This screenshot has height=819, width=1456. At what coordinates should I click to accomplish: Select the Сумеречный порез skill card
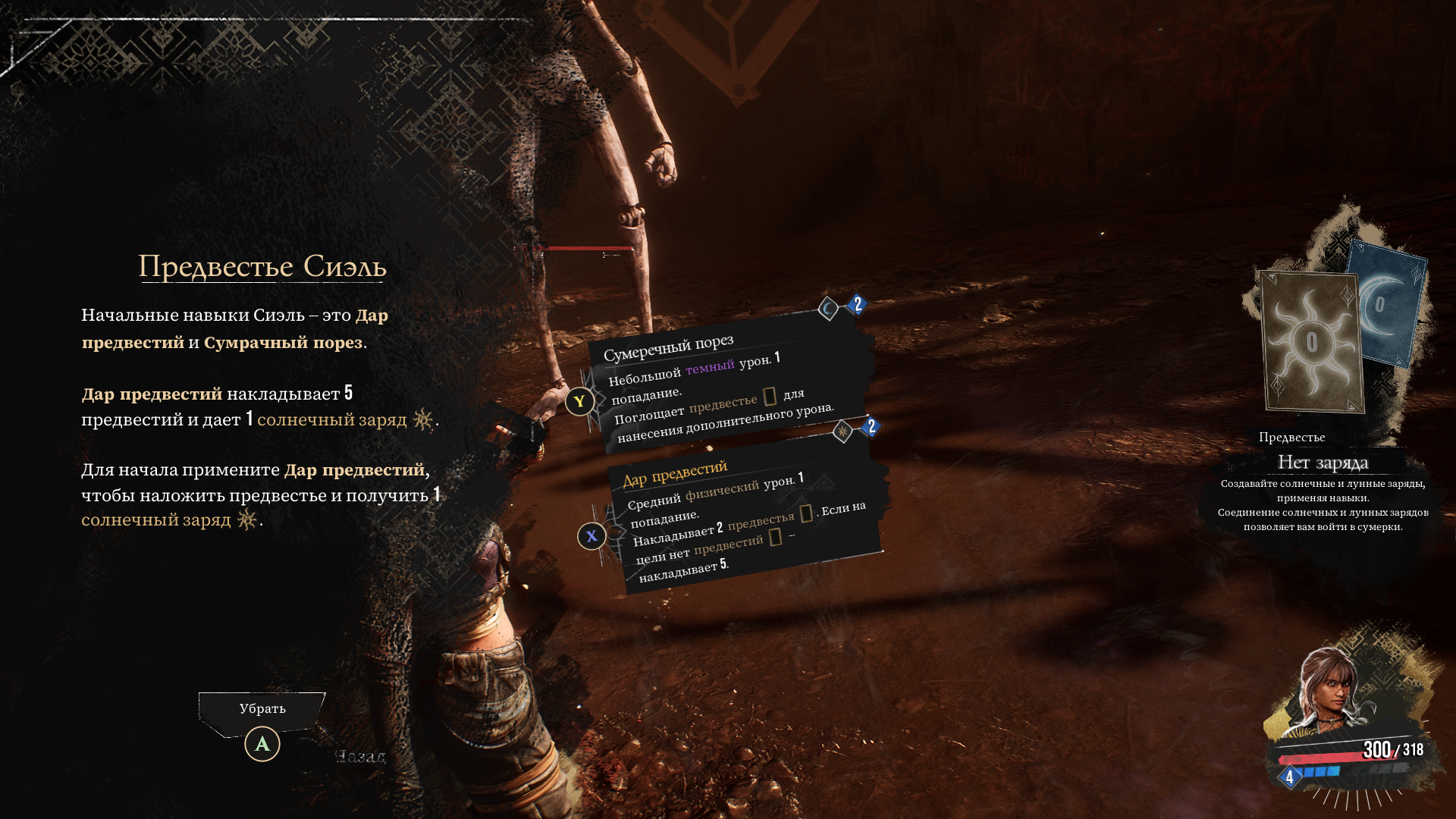[x=728, y=387]
